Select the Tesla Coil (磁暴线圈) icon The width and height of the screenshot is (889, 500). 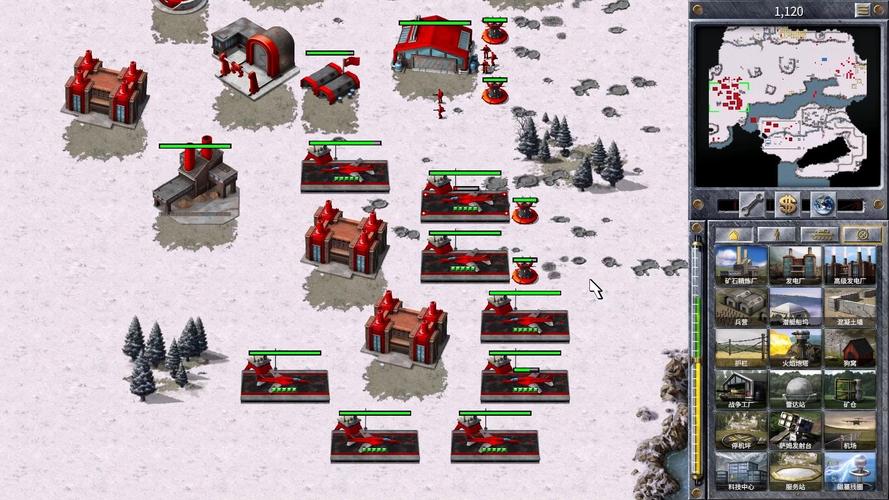point(849,471)
